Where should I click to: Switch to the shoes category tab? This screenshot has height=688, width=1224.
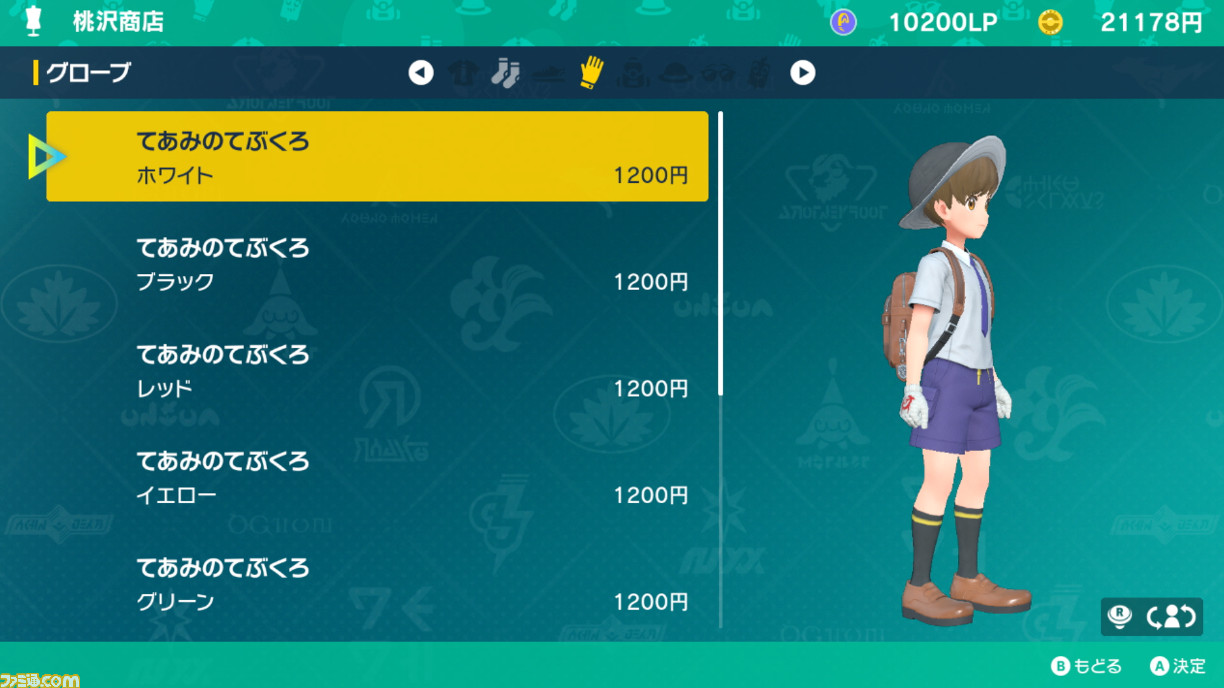click(549, 73)
